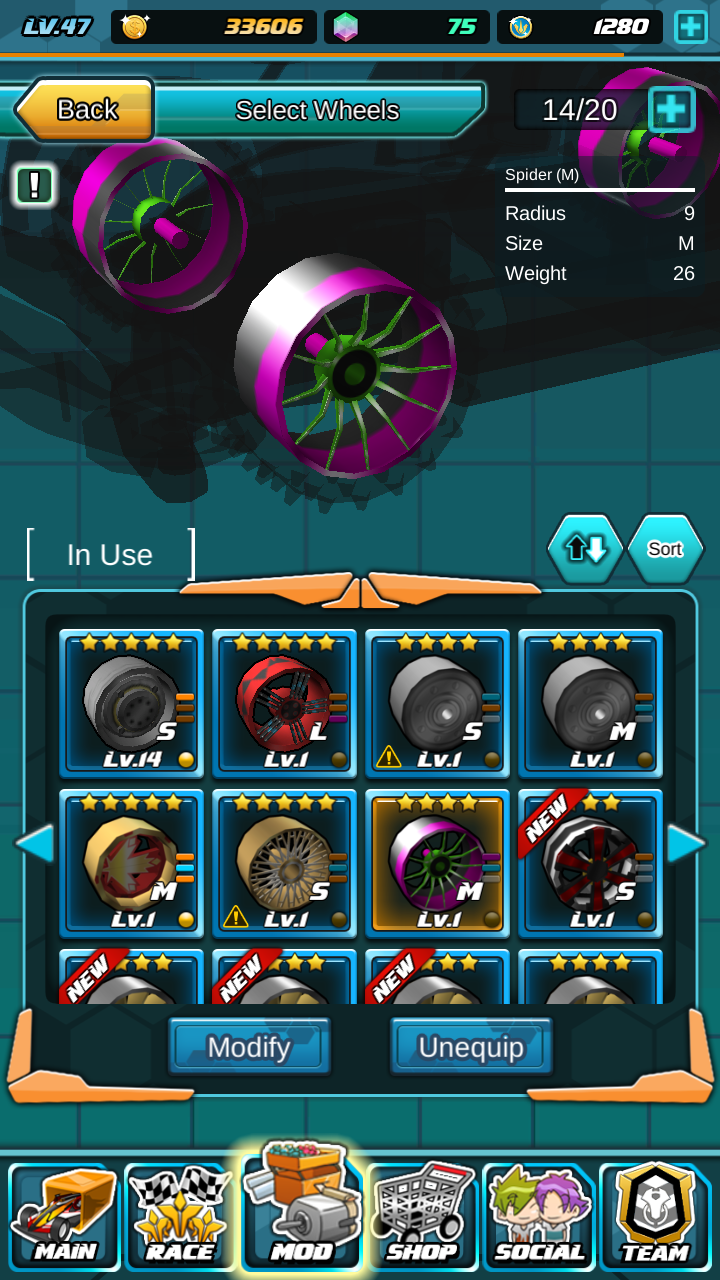Choose the red spoked L wheel
The width and height of the screenshot is (720, 1280).
click(284, 703)
